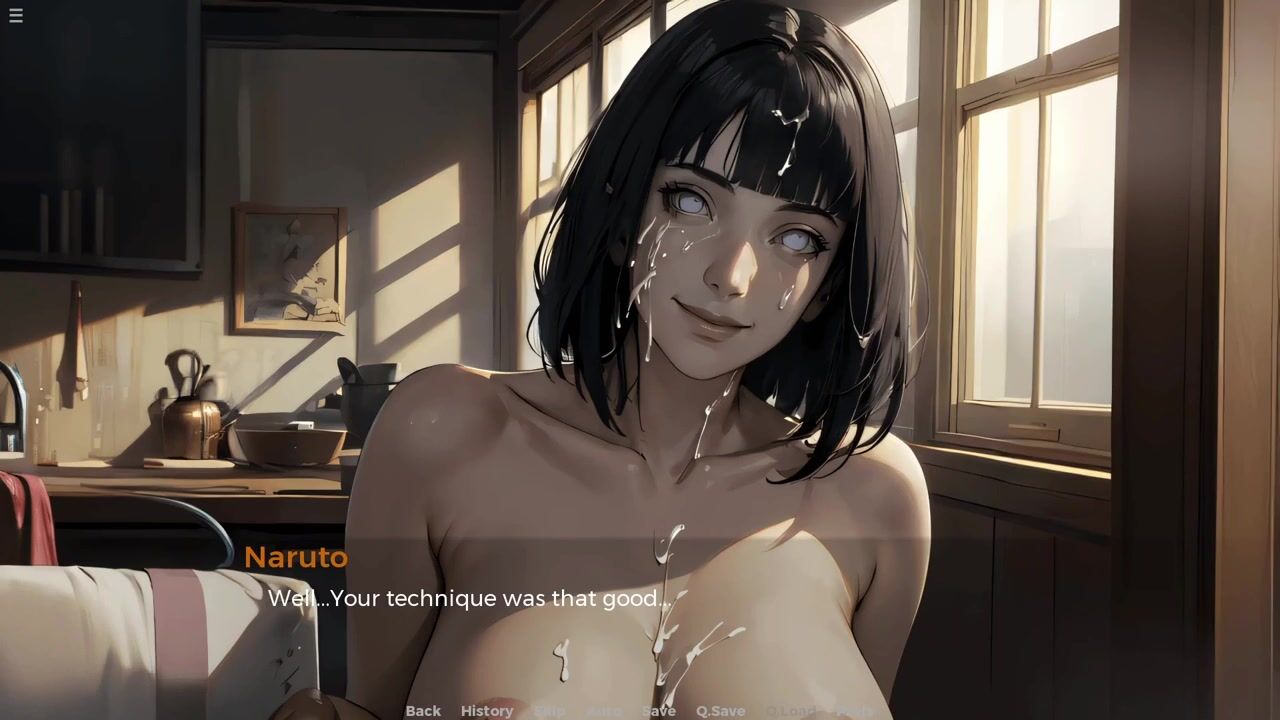This screenshot has height=720, width=1280.
Task: Enable Auto advance for dialogue
Action: click(603, 711)
